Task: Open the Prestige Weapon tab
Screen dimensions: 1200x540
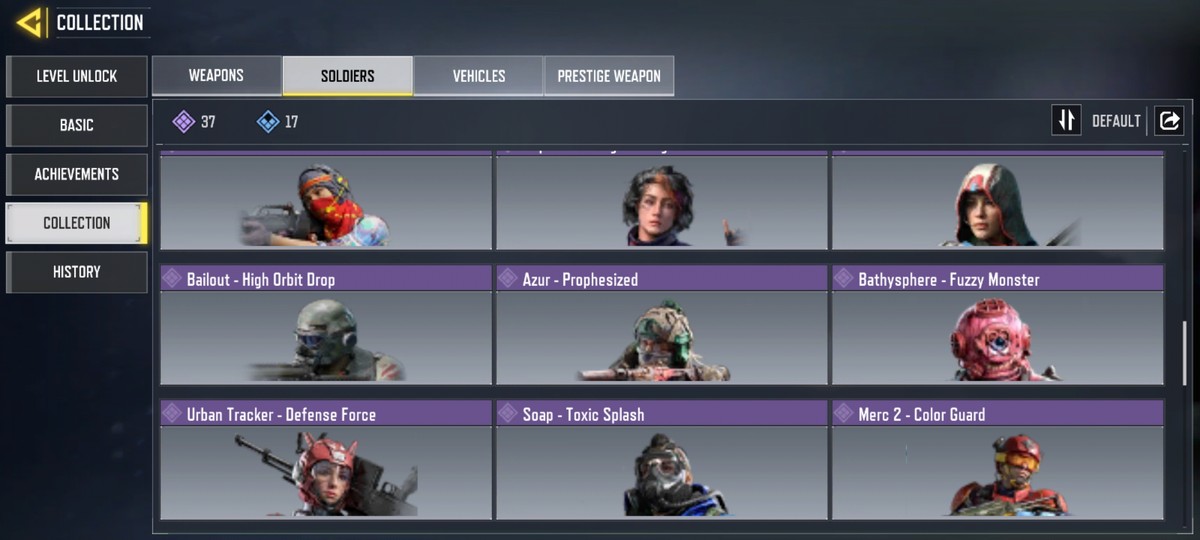Action: 609,76
